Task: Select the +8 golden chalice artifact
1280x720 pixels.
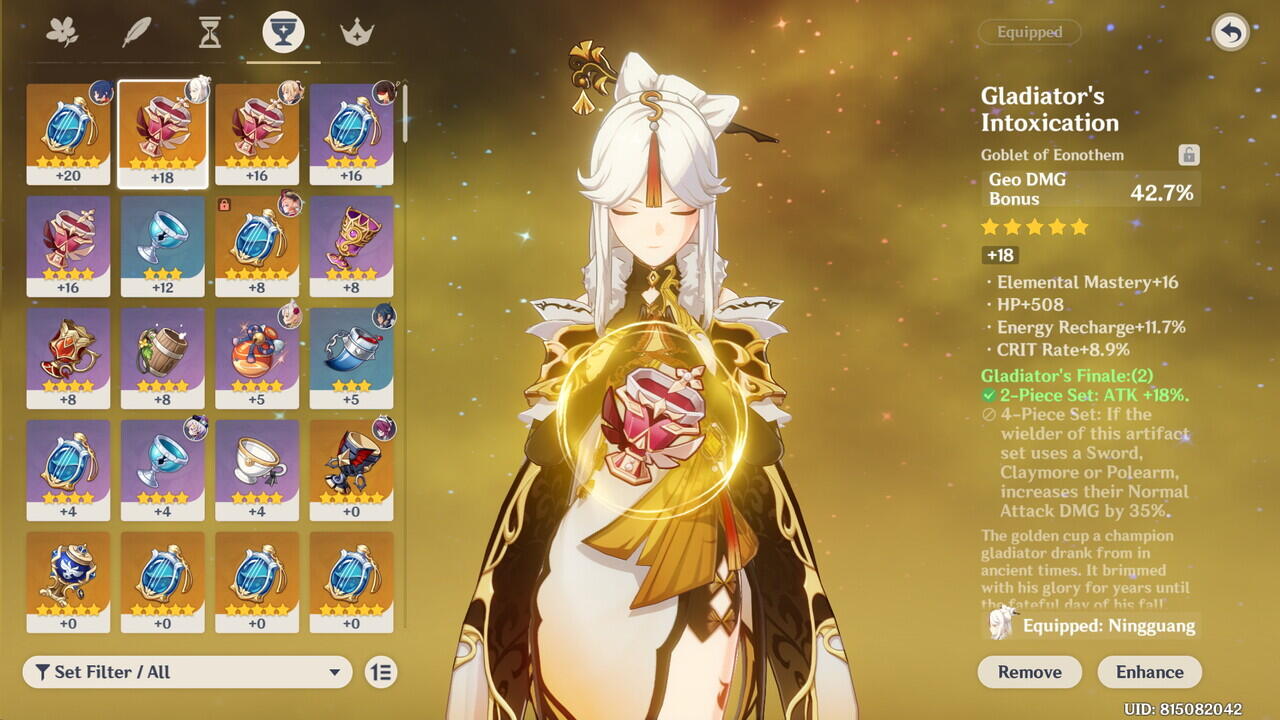Action: click(351, 246)
